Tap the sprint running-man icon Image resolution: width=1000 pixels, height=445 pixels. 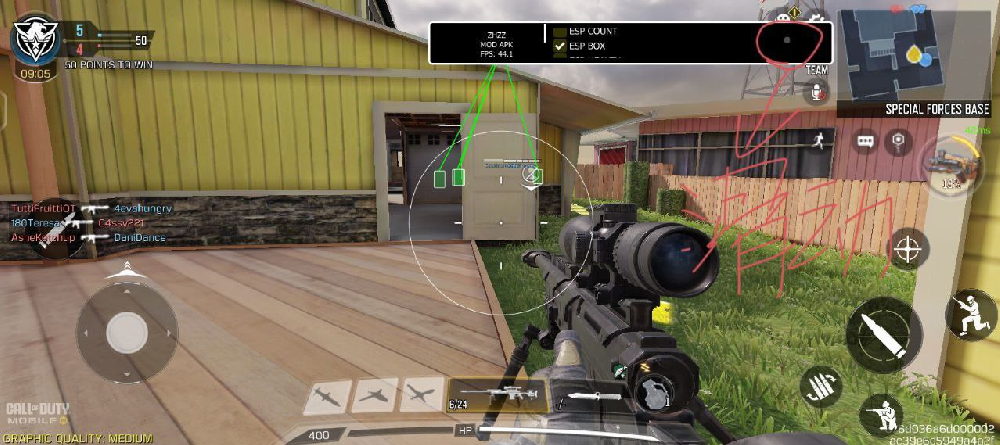click(818, 139)
